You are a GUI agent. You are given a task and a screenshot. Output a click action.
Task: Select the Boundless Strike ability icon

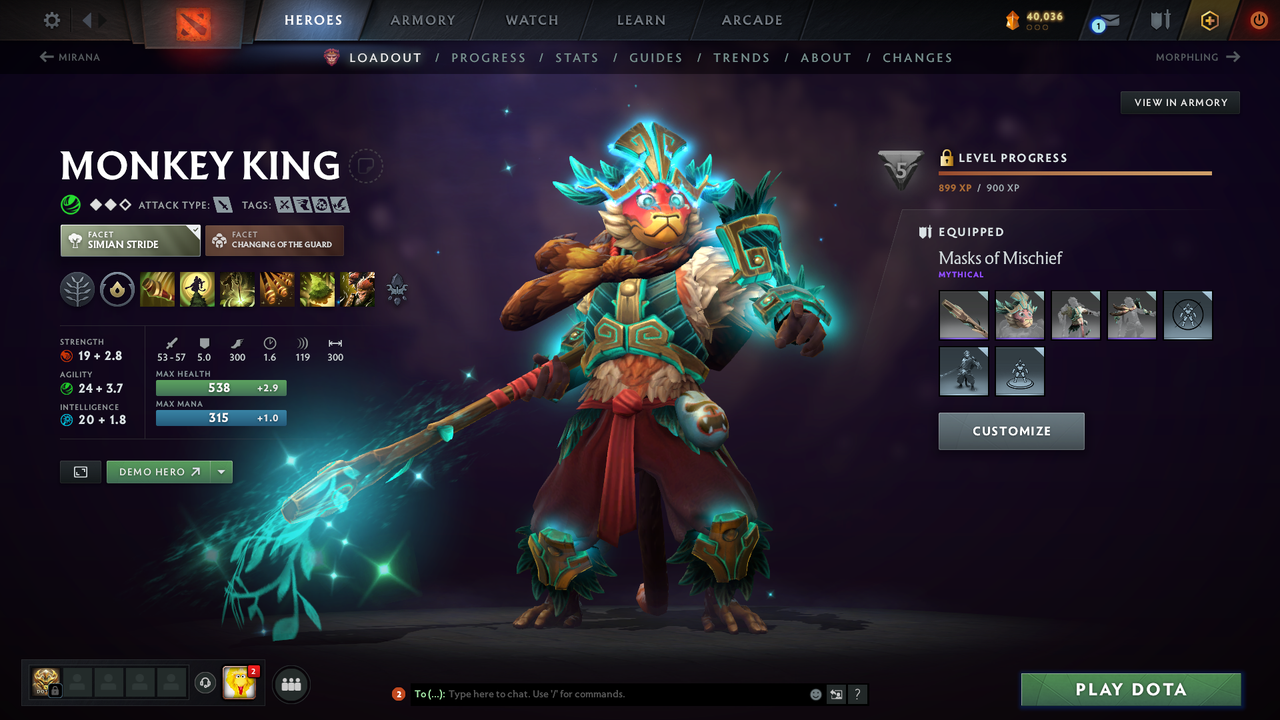click(x=157, y=289)
